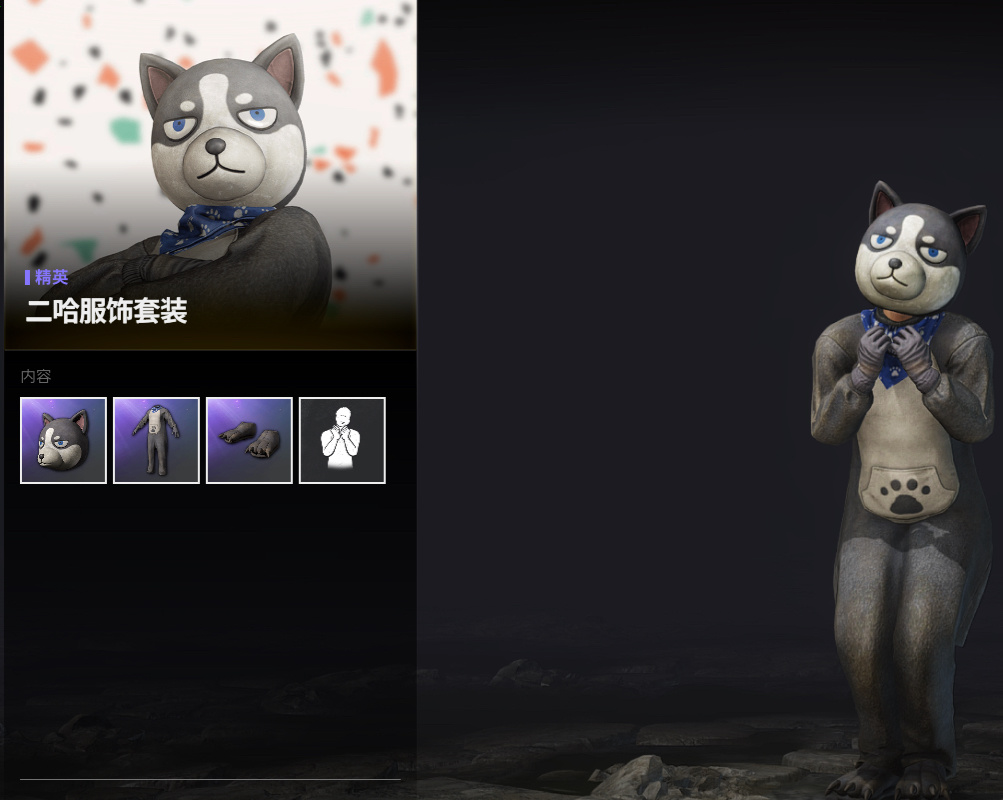
Task: Select the husky bodysuit item slot
Action: 156,440
